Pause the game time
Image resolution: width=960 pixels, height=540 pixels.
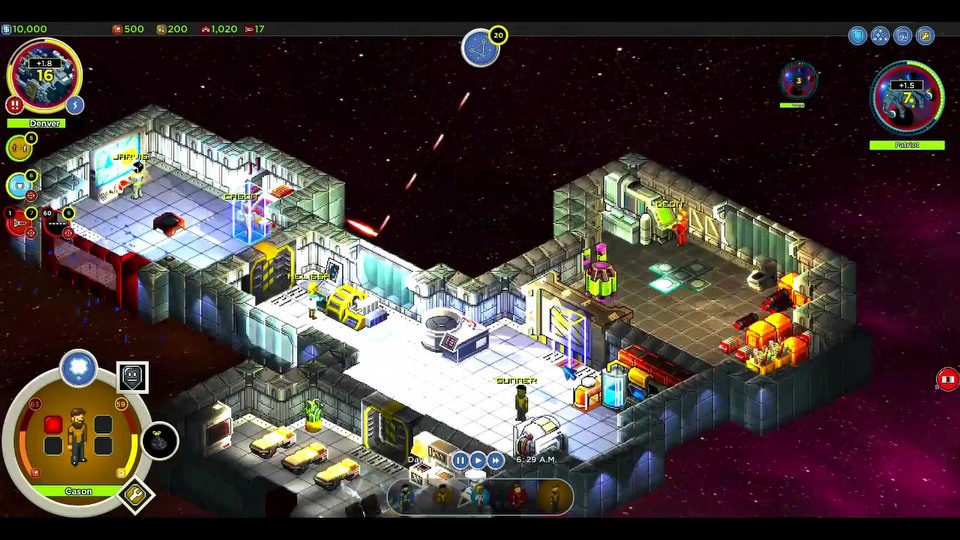[x=460, y=460]
